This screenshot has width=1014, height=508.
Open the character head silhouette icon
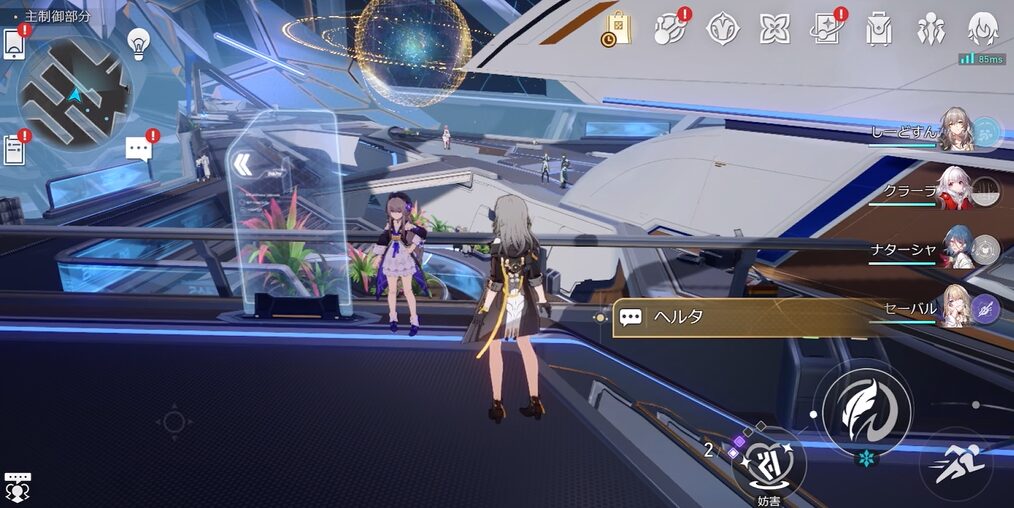point(984,29)
